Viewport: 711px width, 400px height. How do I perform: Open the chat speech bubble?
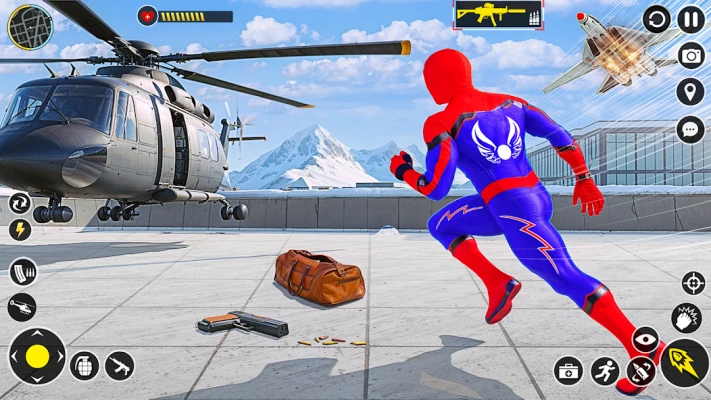[691, 129]
